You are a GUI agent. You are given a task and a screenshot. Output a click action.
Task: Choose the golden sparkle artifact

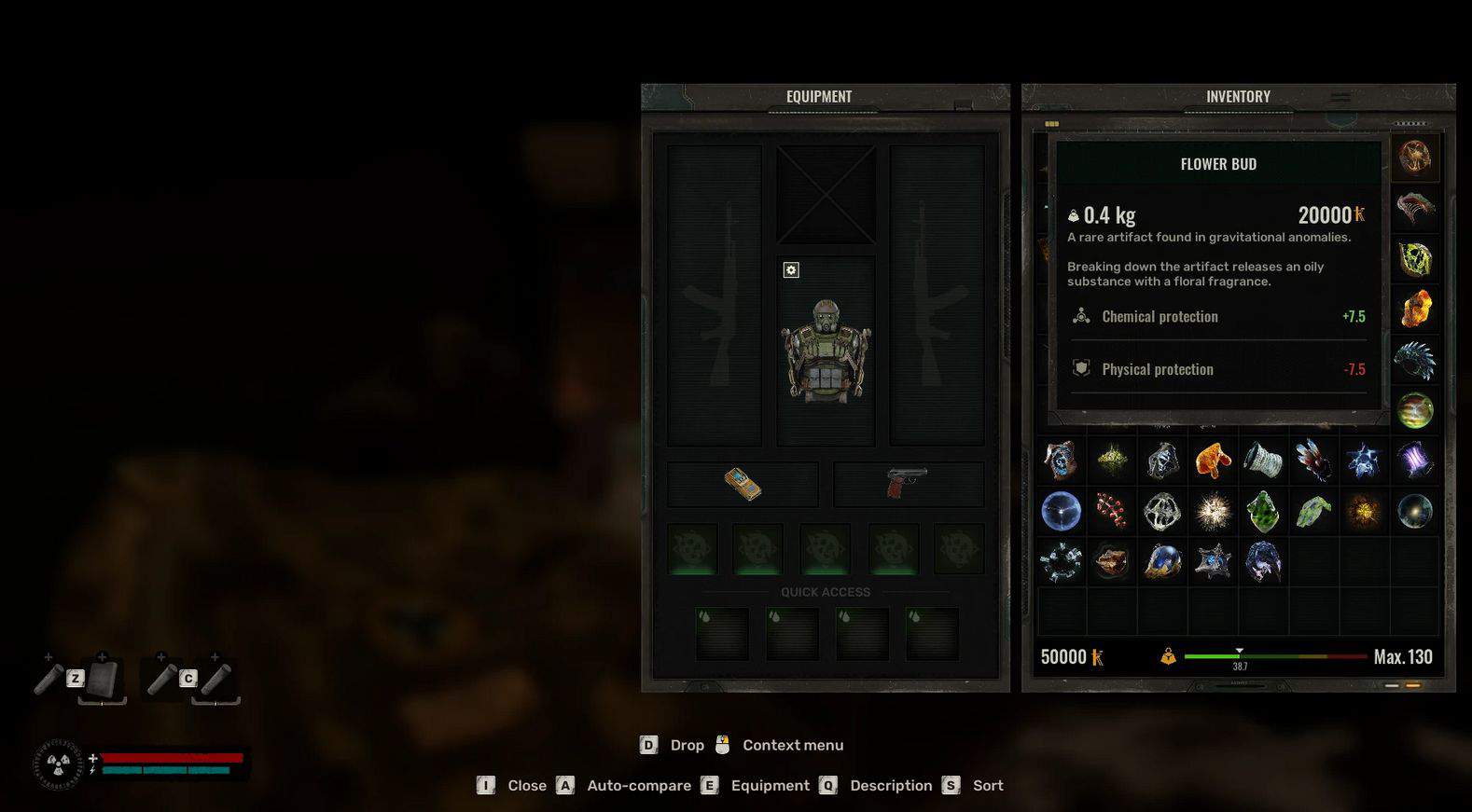click(x=1363, y=511)
